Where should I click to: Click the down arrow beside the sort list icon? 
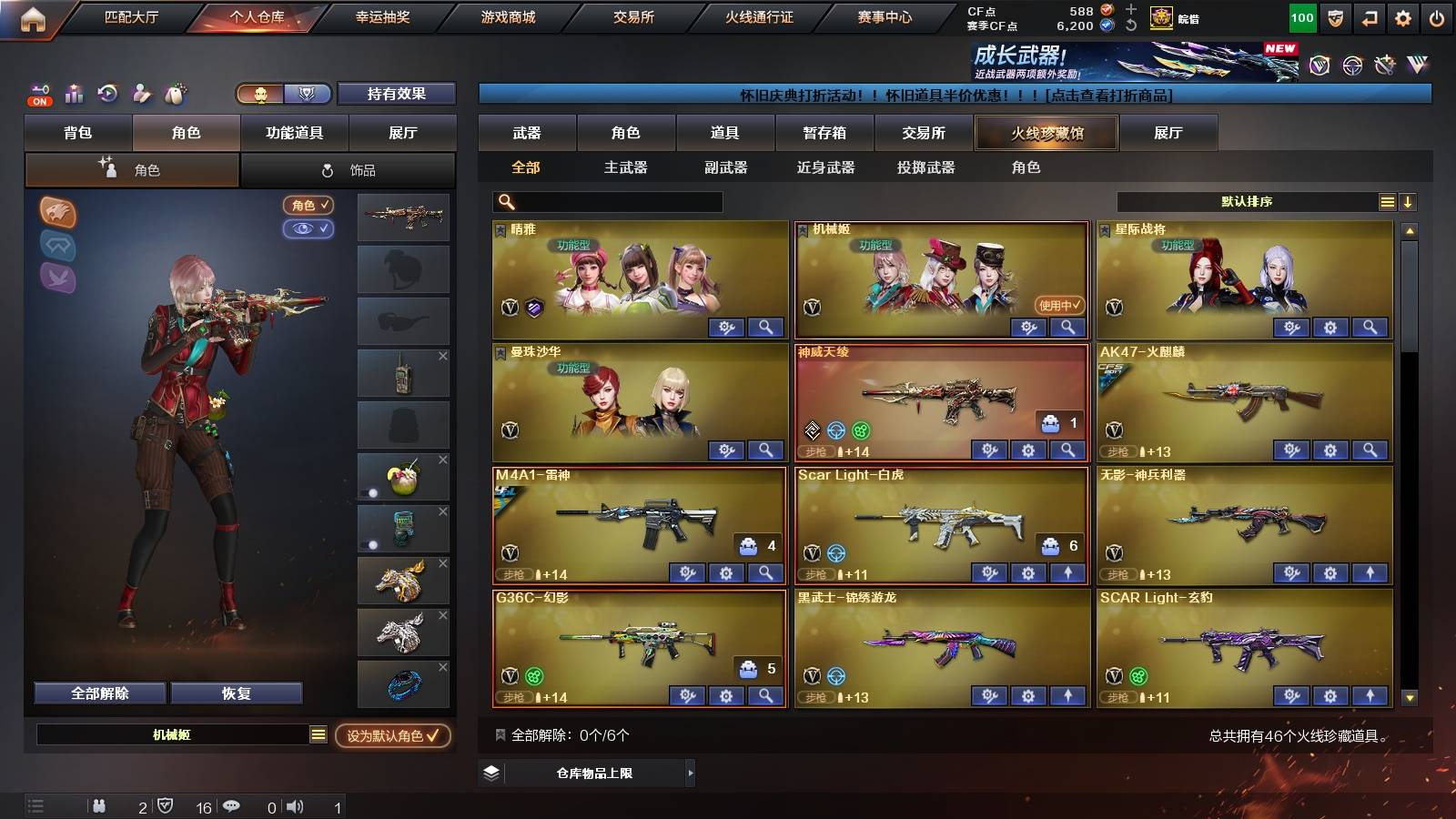[x=1407, y=202]
